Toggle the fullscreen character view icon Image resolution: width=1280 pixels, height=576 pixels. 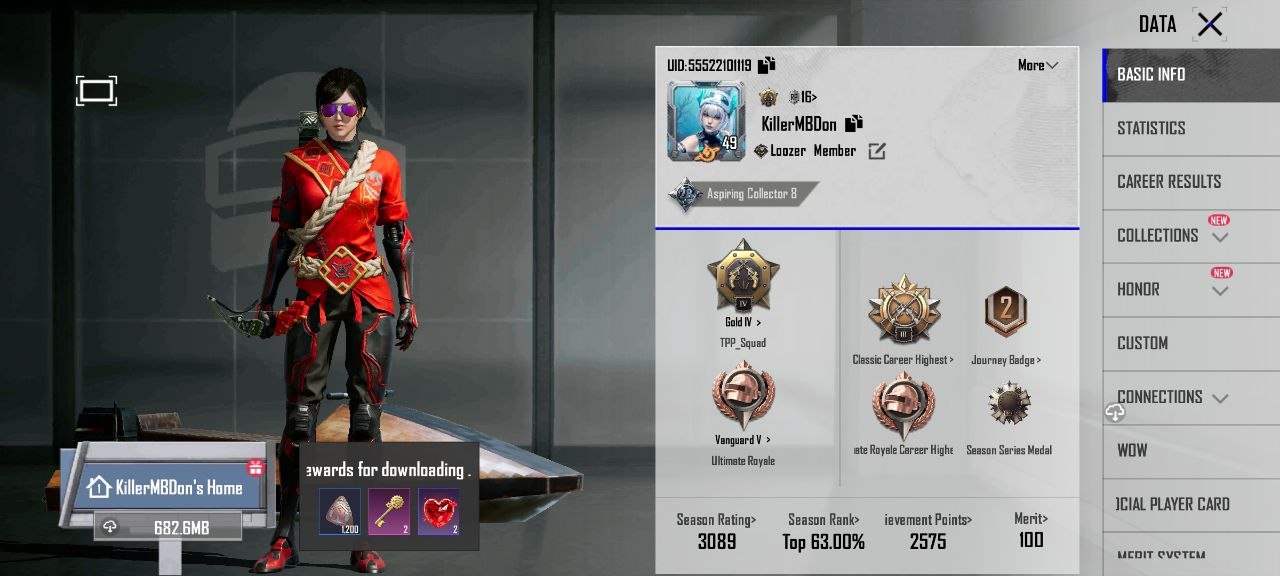point(96,91)
